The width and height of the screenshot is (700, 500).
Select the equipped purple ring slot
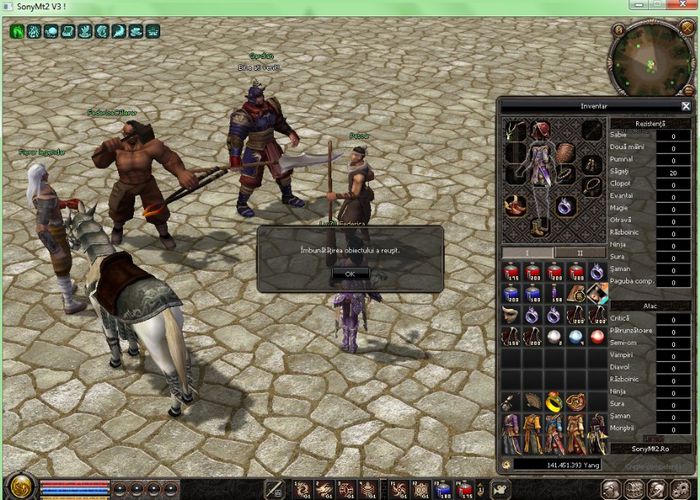click(566, 206)
